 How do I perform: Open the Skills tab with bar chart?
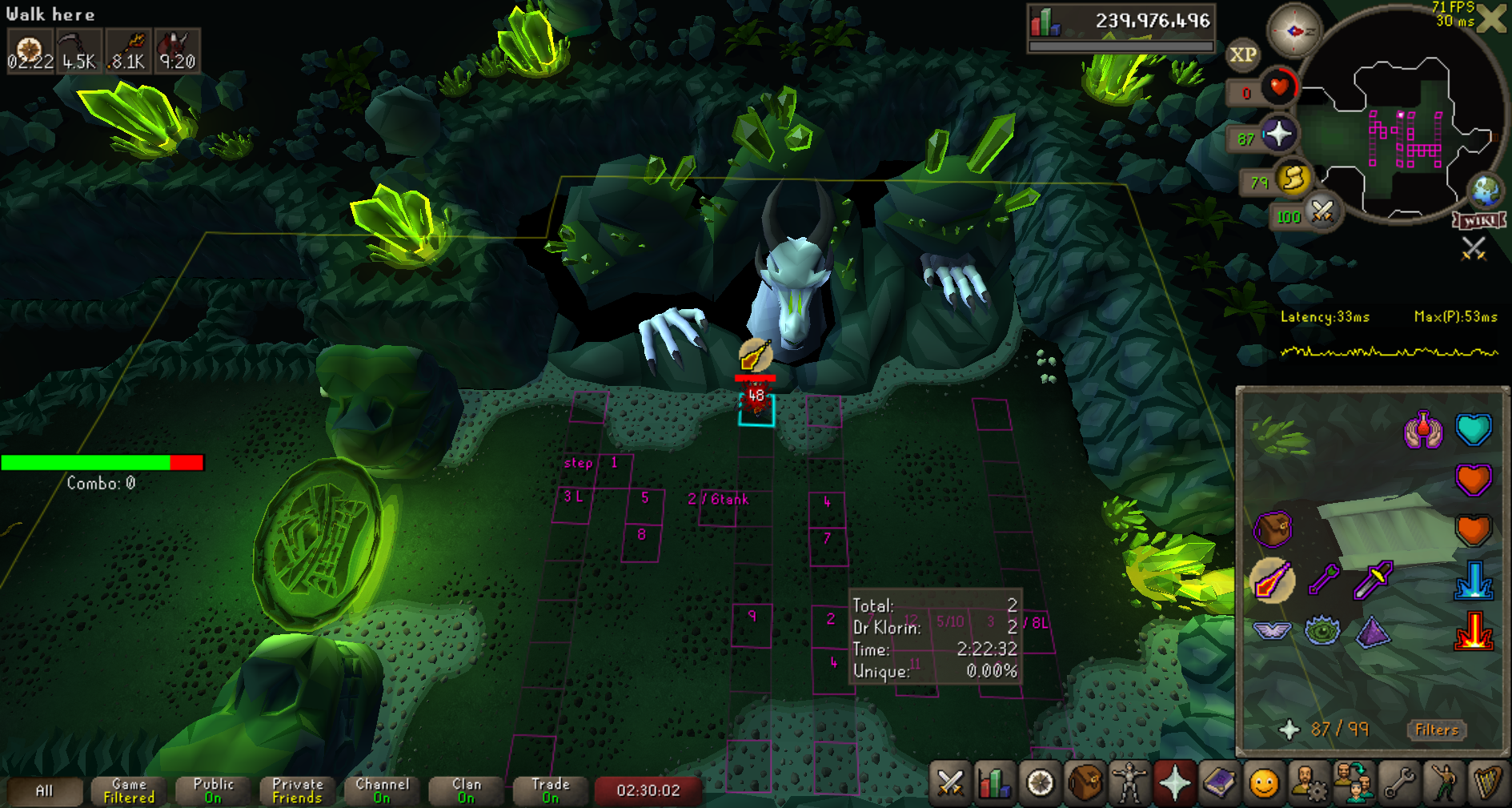pyautogui.click(x=994, y=782)
